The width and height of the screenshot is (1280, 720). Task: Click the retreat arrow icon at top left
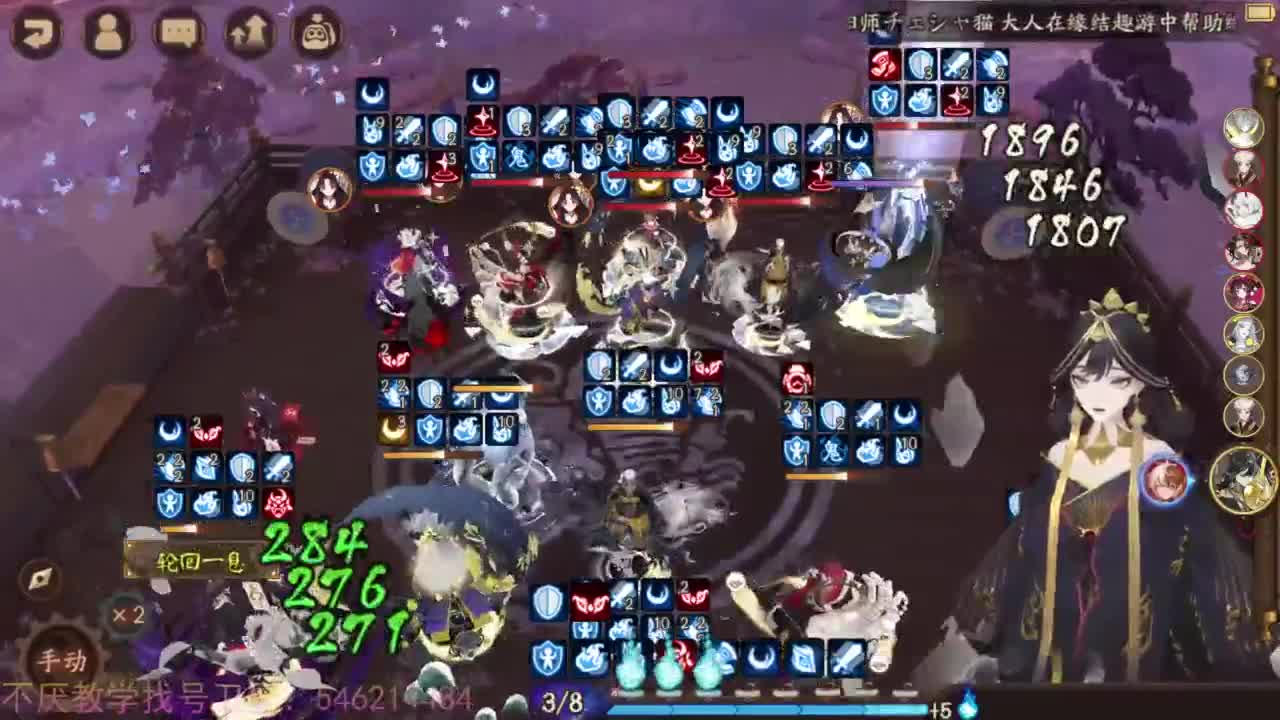point(38,30)
